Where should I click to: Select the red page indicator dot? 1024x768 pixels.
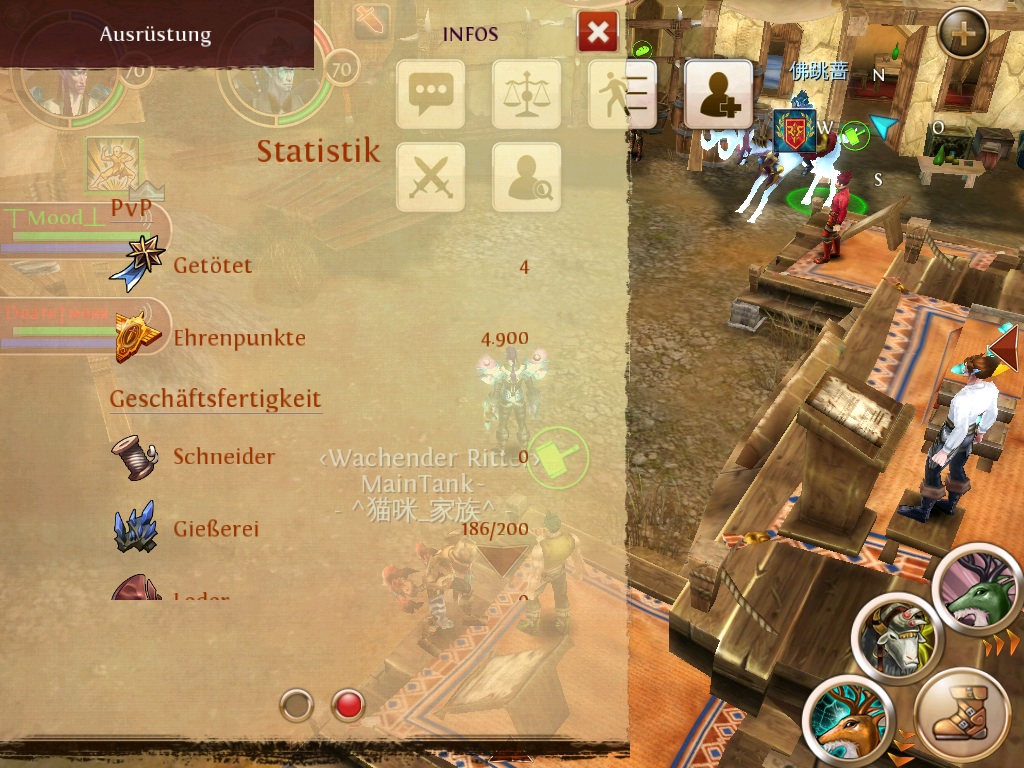coord(348,705)
